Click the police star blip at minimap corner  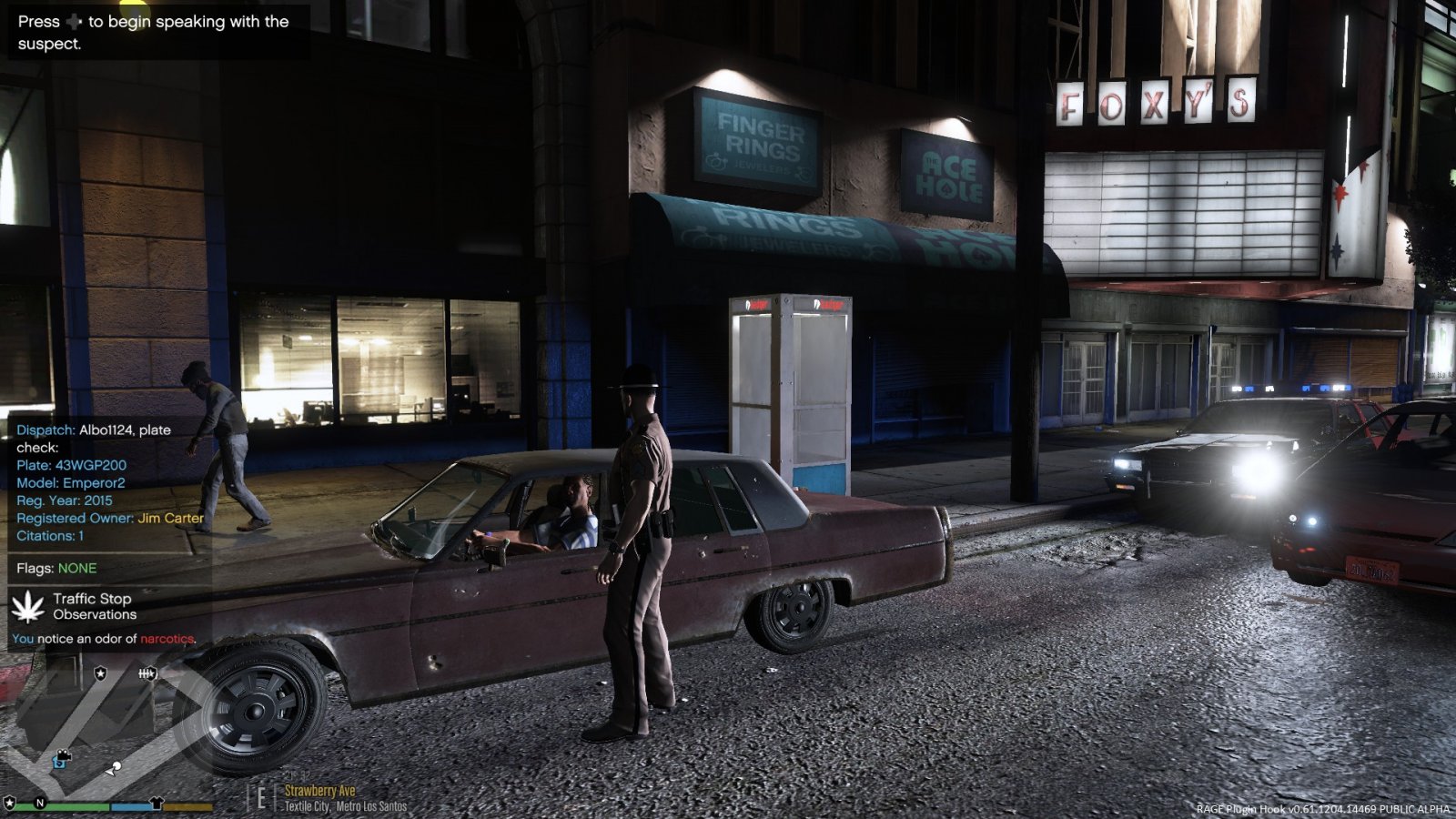pos(9,803)
